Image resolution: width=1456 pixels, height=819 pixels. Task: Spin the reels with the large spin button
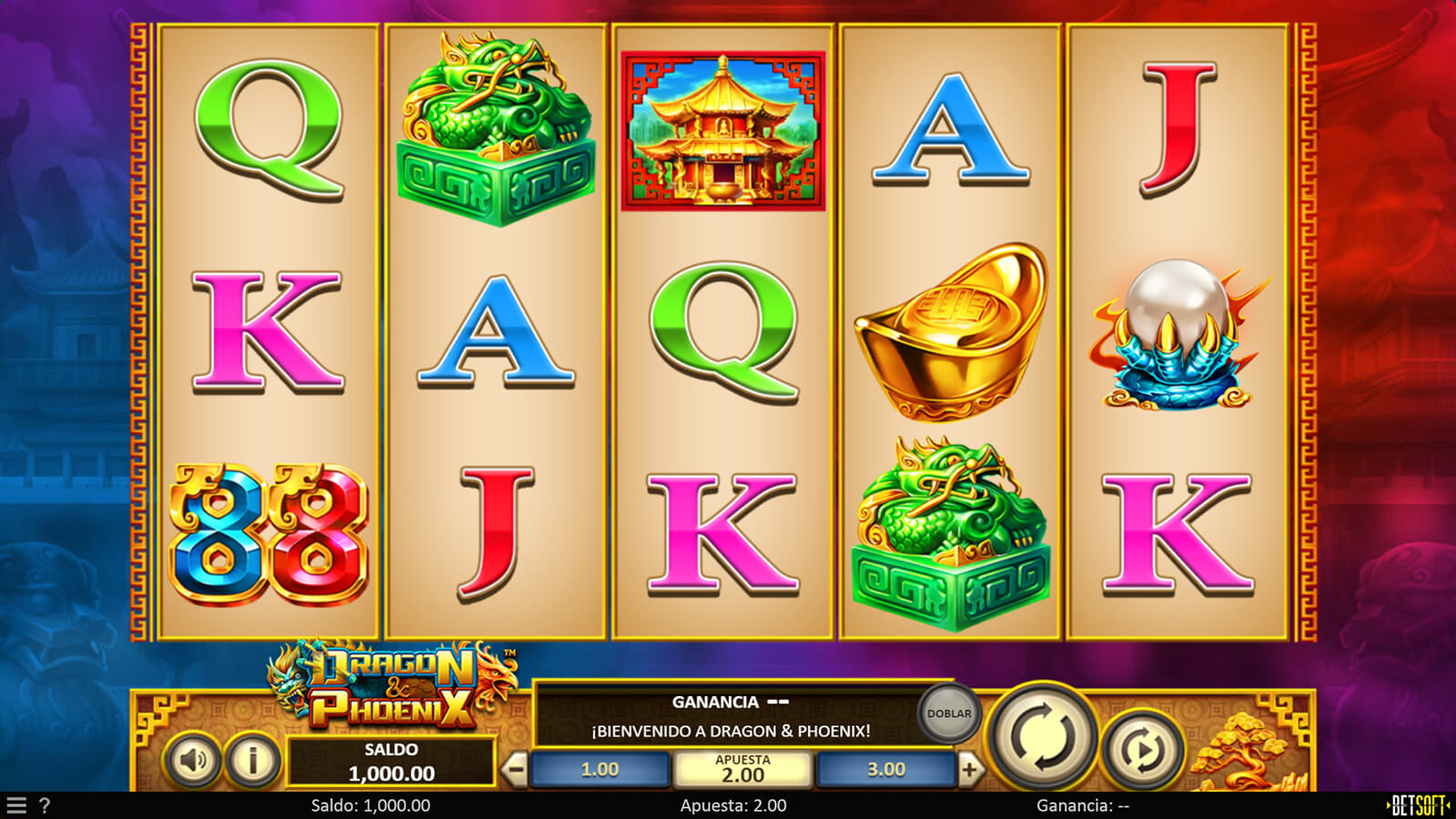click(x=1041, y=736)
